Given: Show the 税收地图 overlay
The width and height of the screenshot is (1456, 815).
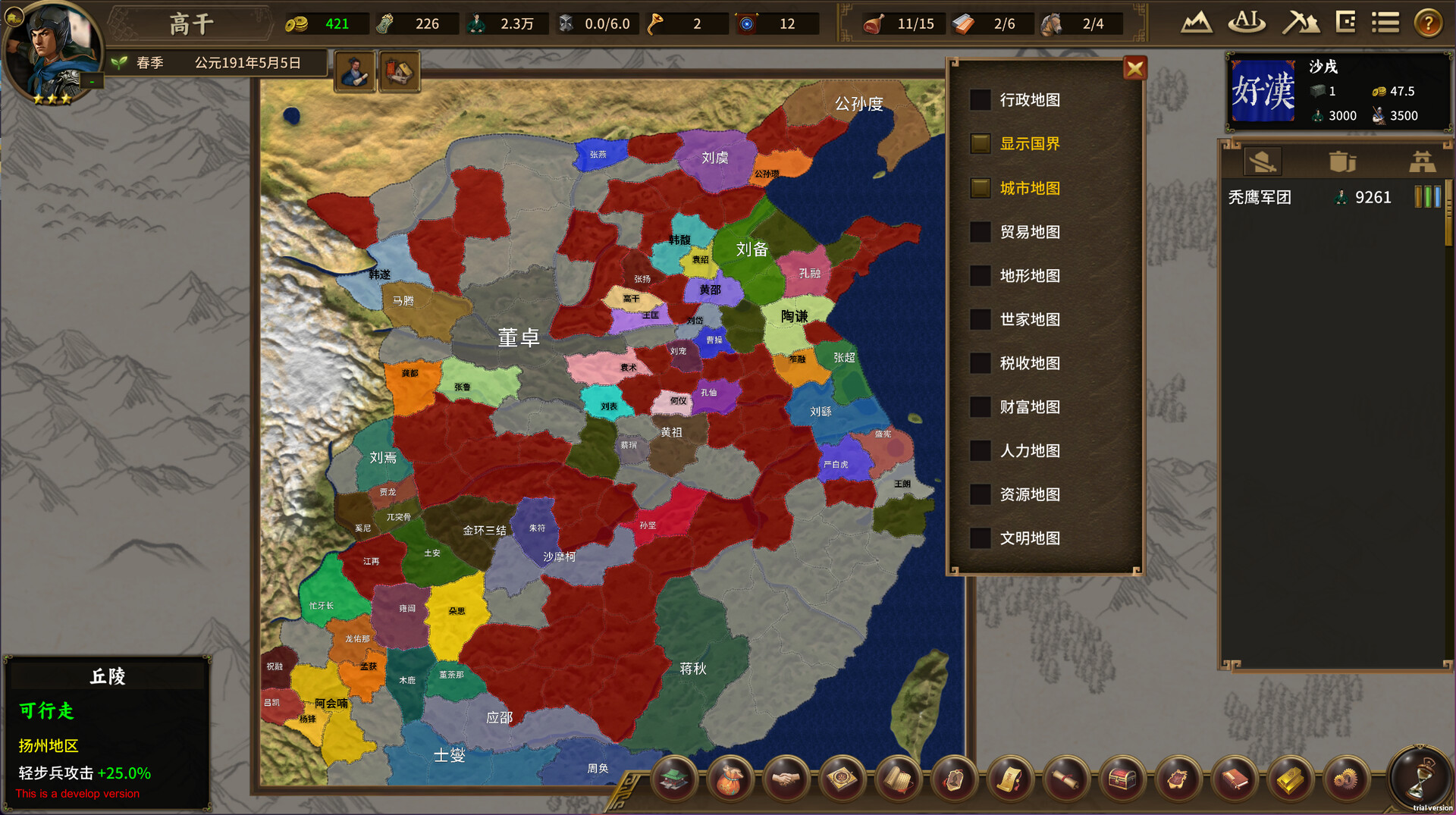Looking at the screenshot, I should pos(981,364).
